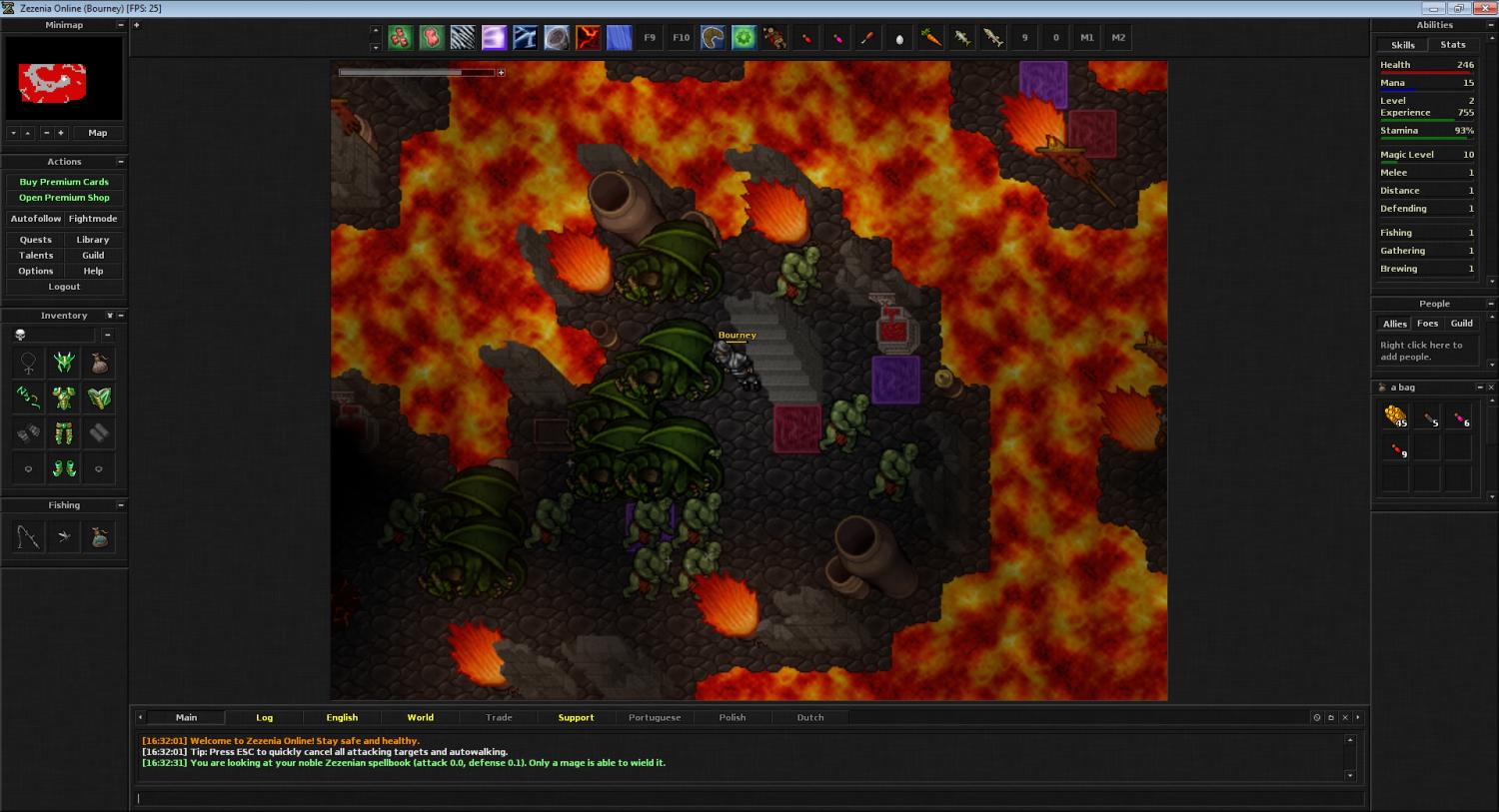The image size is (1499, 812).
Task: Maximize the Zezenia Online window
Action: click(1458, 8)
